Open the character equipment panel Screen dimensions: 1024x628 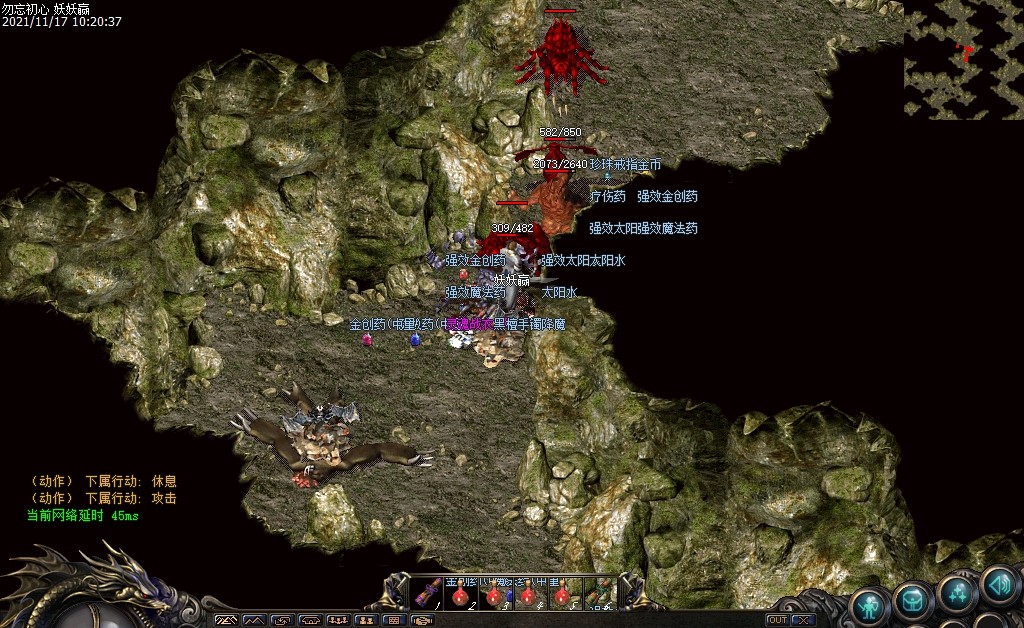click(870, 603)
